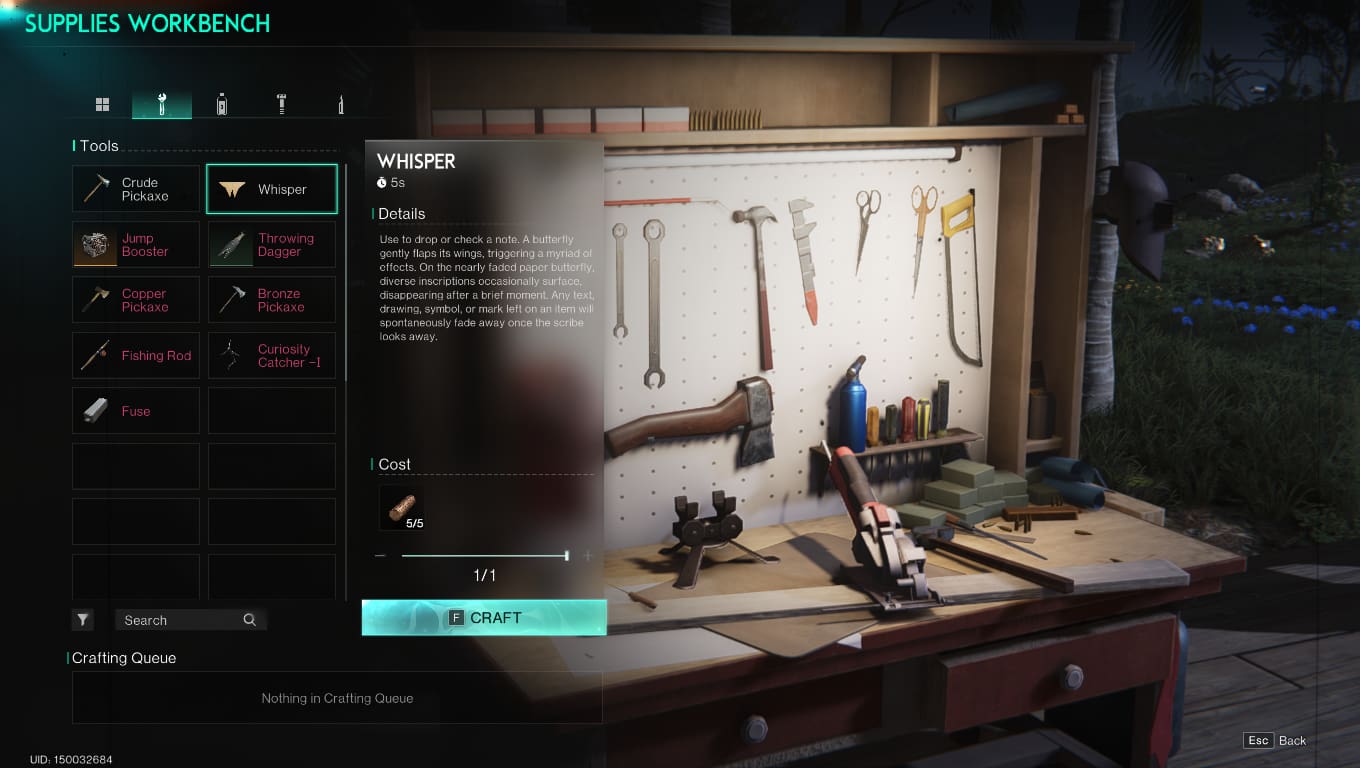Switch to the blade category tab
Viewport: 1360px width, 768px height.
341,104
